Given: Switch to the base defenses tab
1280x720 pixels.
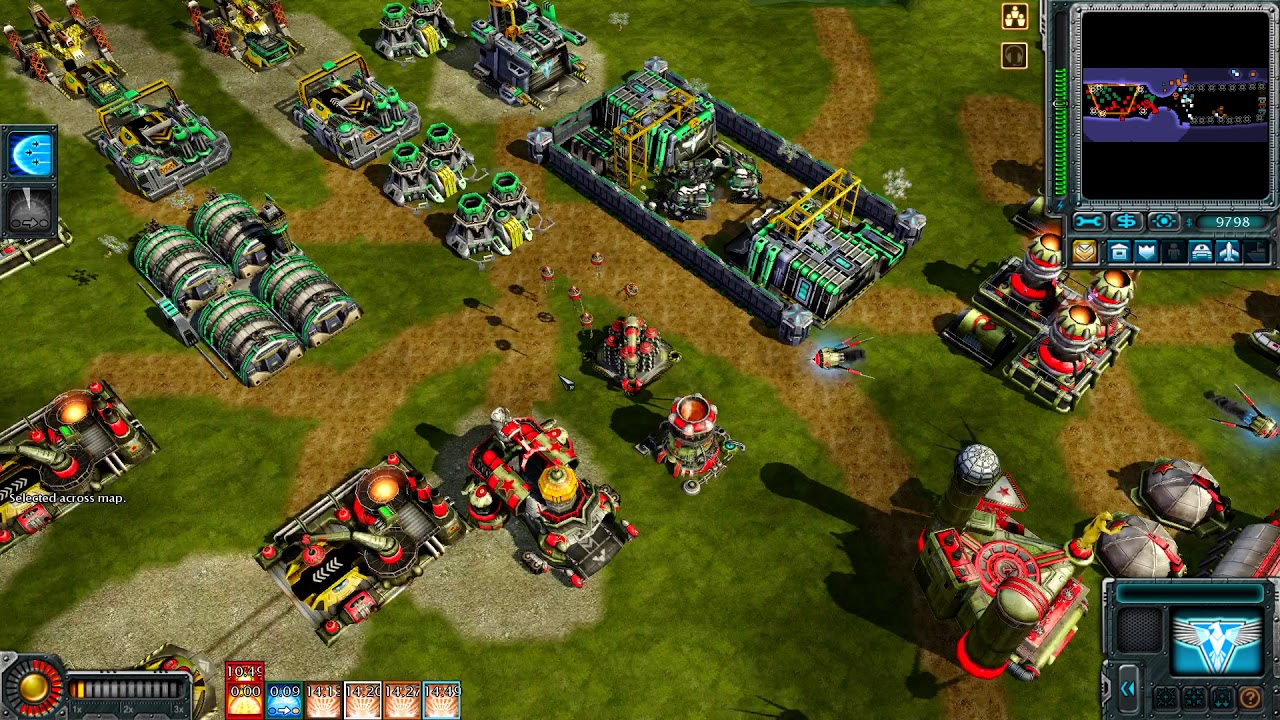Looking at the screenshot, I should [1146, 253].
